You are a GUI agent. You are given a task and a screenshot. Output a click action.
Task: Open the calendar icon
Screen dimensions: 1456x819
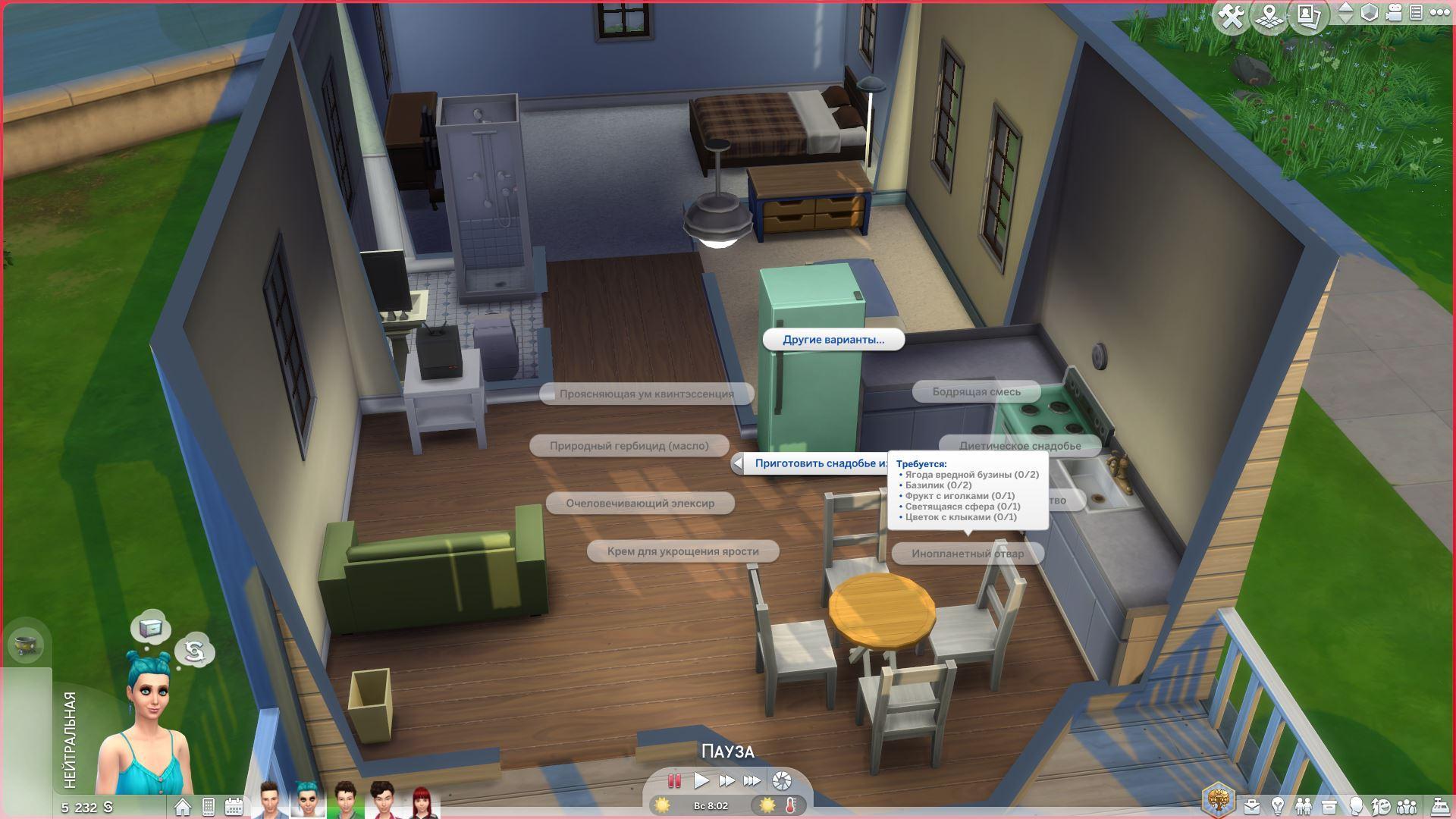coord(234,806)
